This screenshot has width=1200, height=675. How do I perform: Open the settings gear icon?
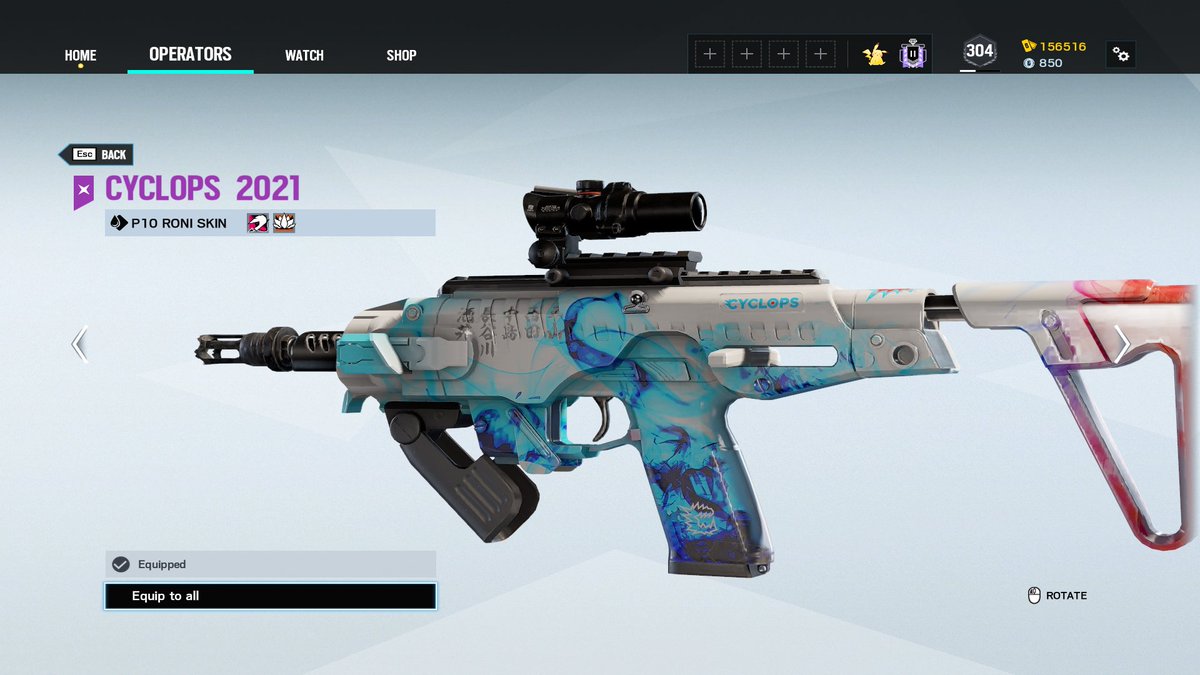click(1121, 55)
